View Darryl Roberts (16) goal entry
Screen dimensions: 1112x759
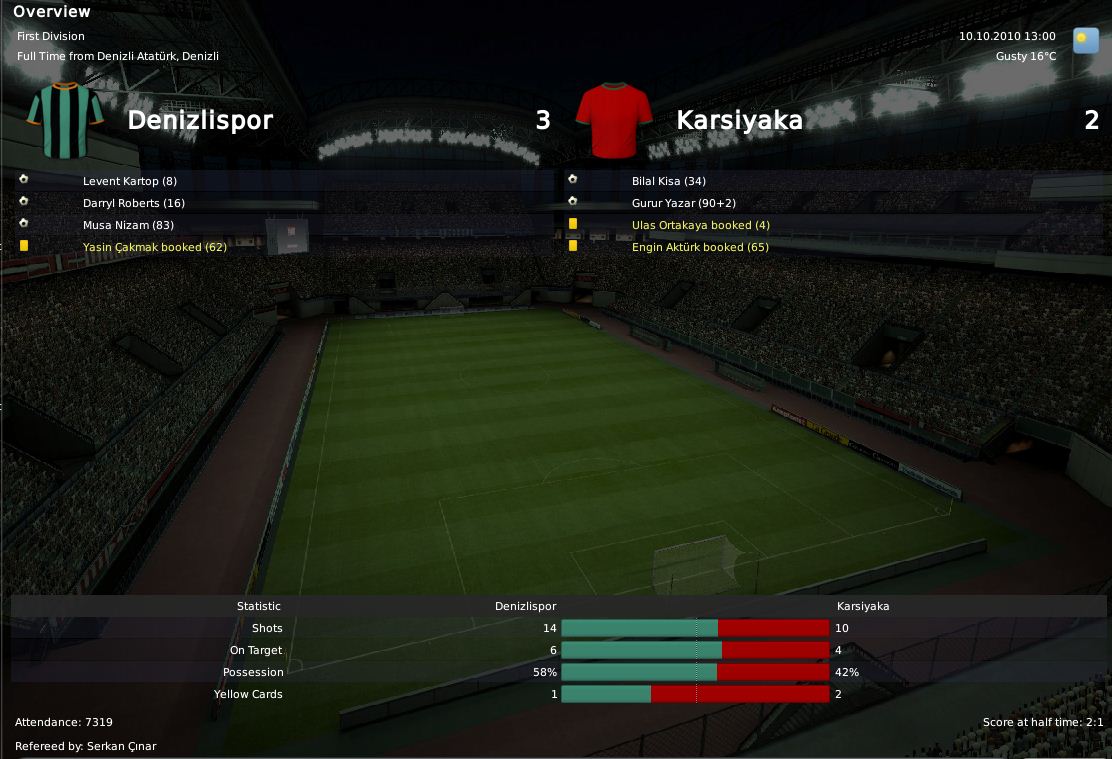tap(134, 203)
